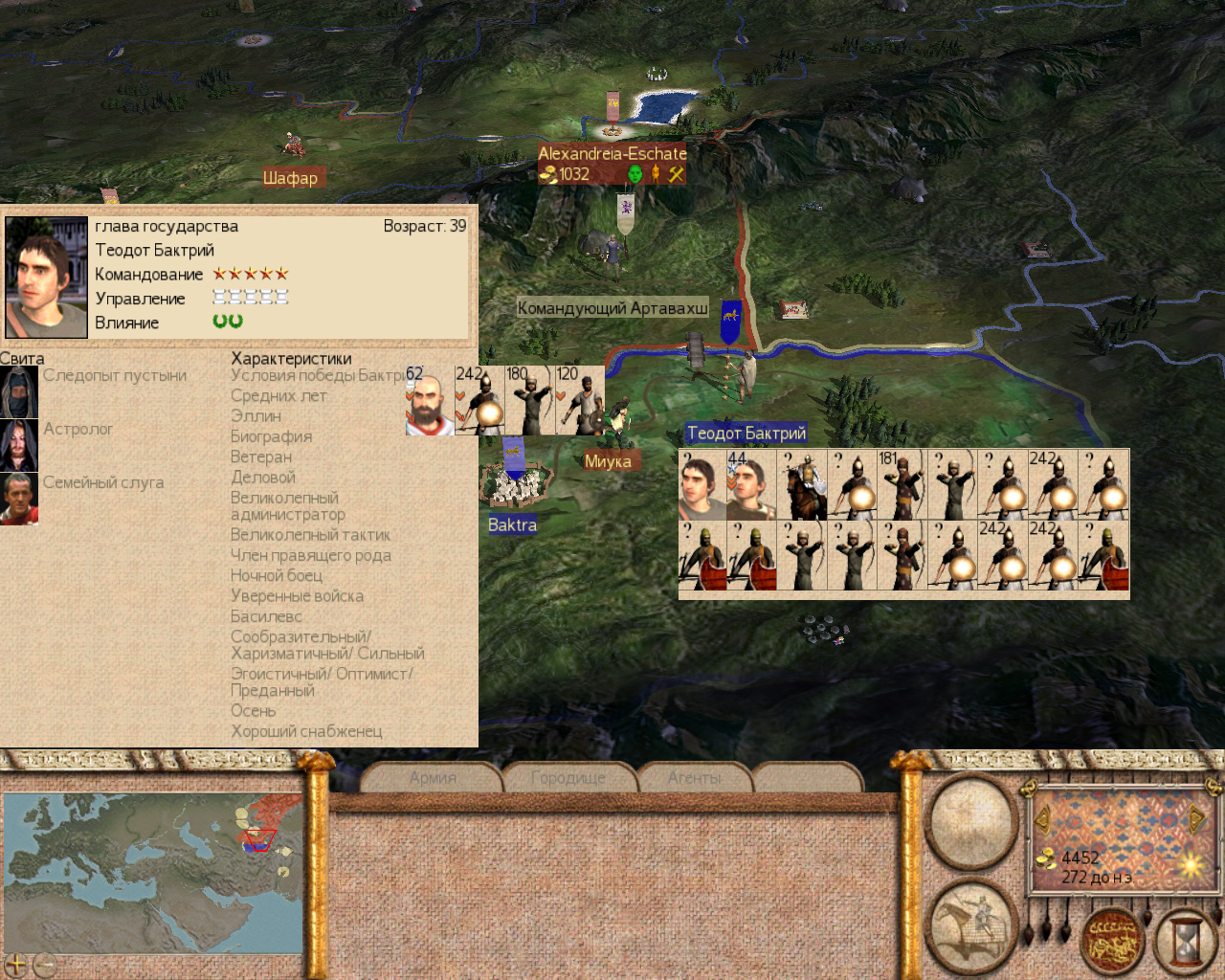This screenshot has height=980, width=1225.
Task: Zoom in the minimap with the plus button
Action: coord(16,964)
